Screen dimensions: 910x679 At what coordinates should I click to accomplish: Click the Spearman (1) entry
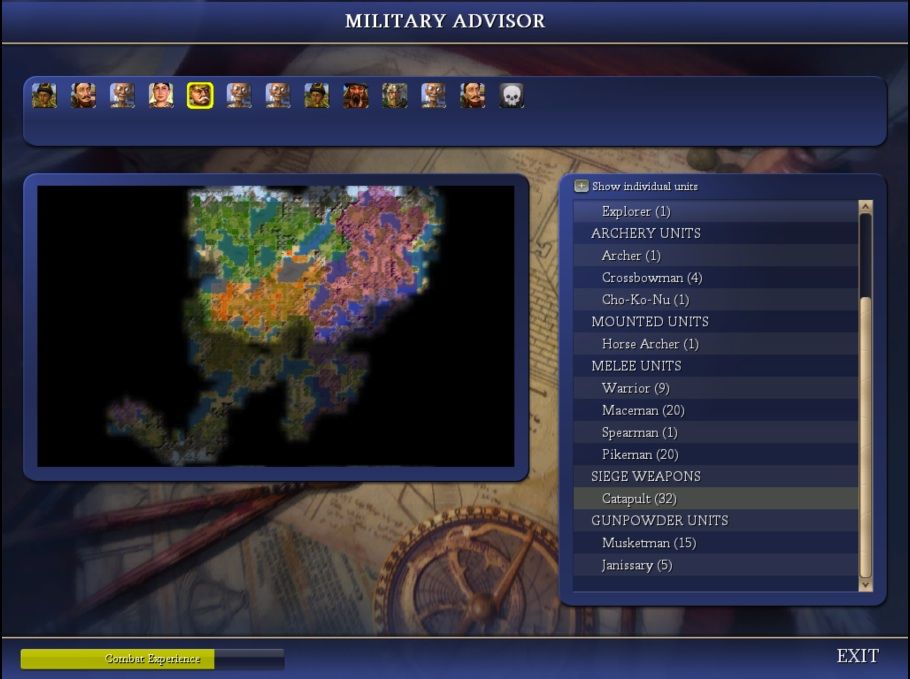639,432
